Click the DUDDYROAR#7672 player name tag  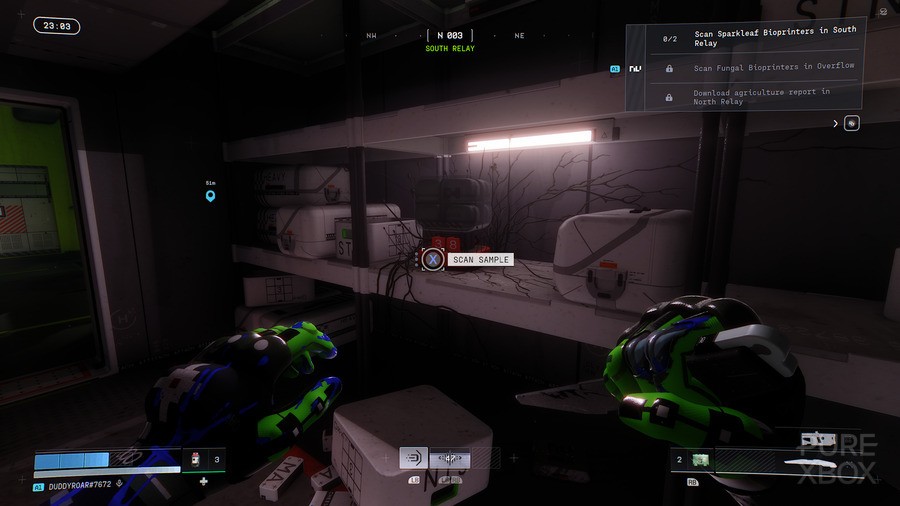(x=79, y=486)
